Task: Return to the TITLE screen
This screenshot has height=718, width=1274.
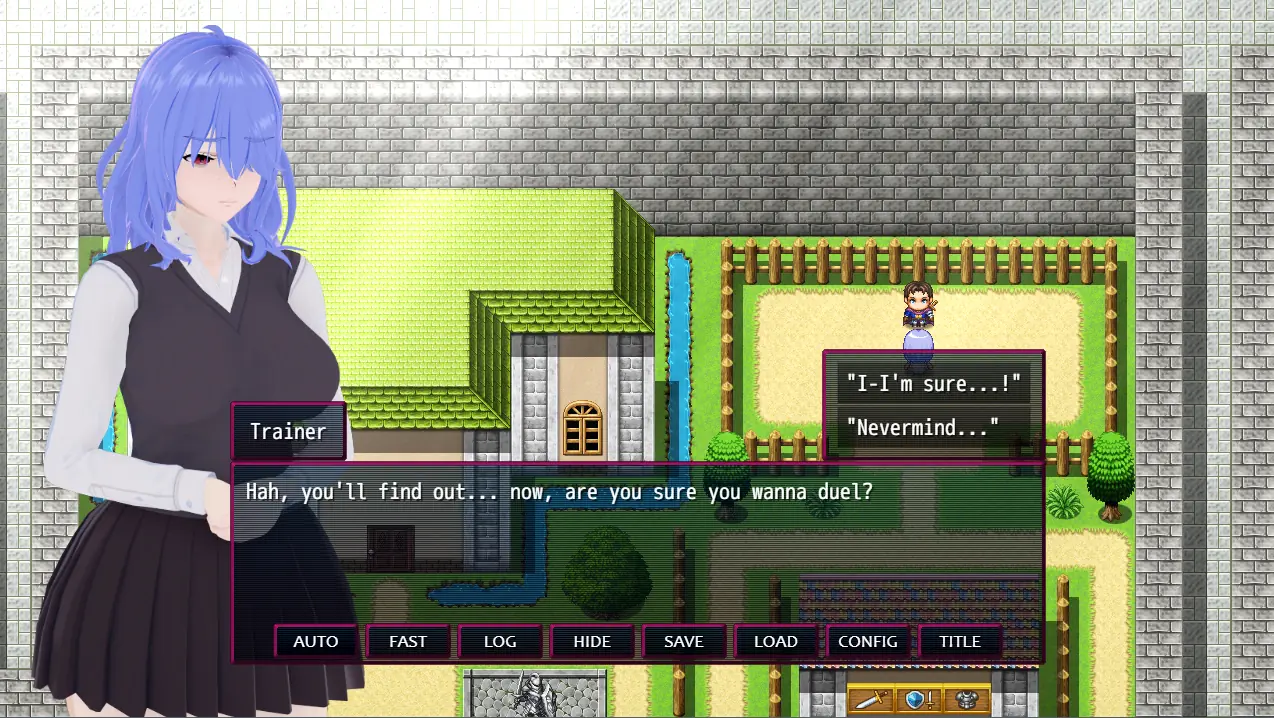Action: pyautogui.click(x=960, y=642)
